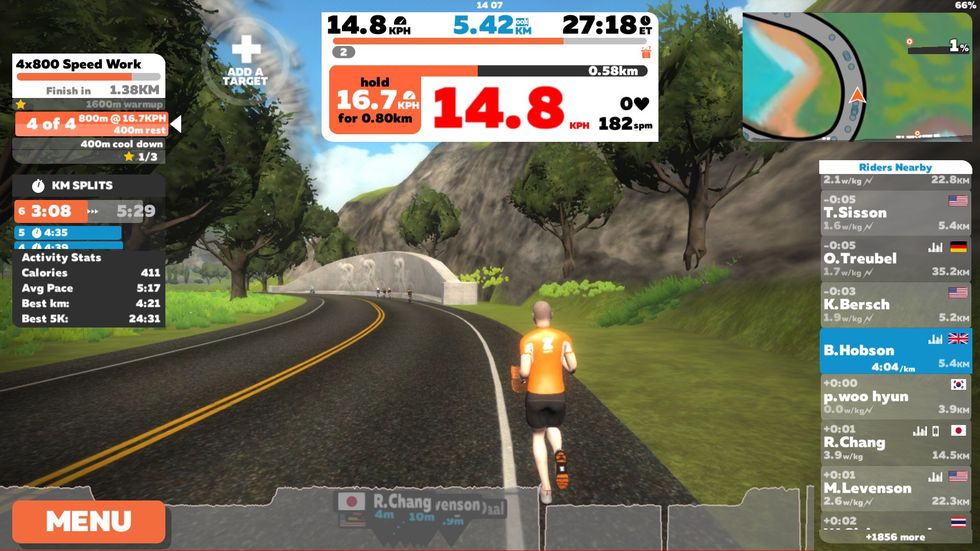Select T.Sisson in Riders Nearby list
The width and height of the screenshot is (980, 551).
click(895, 212)
